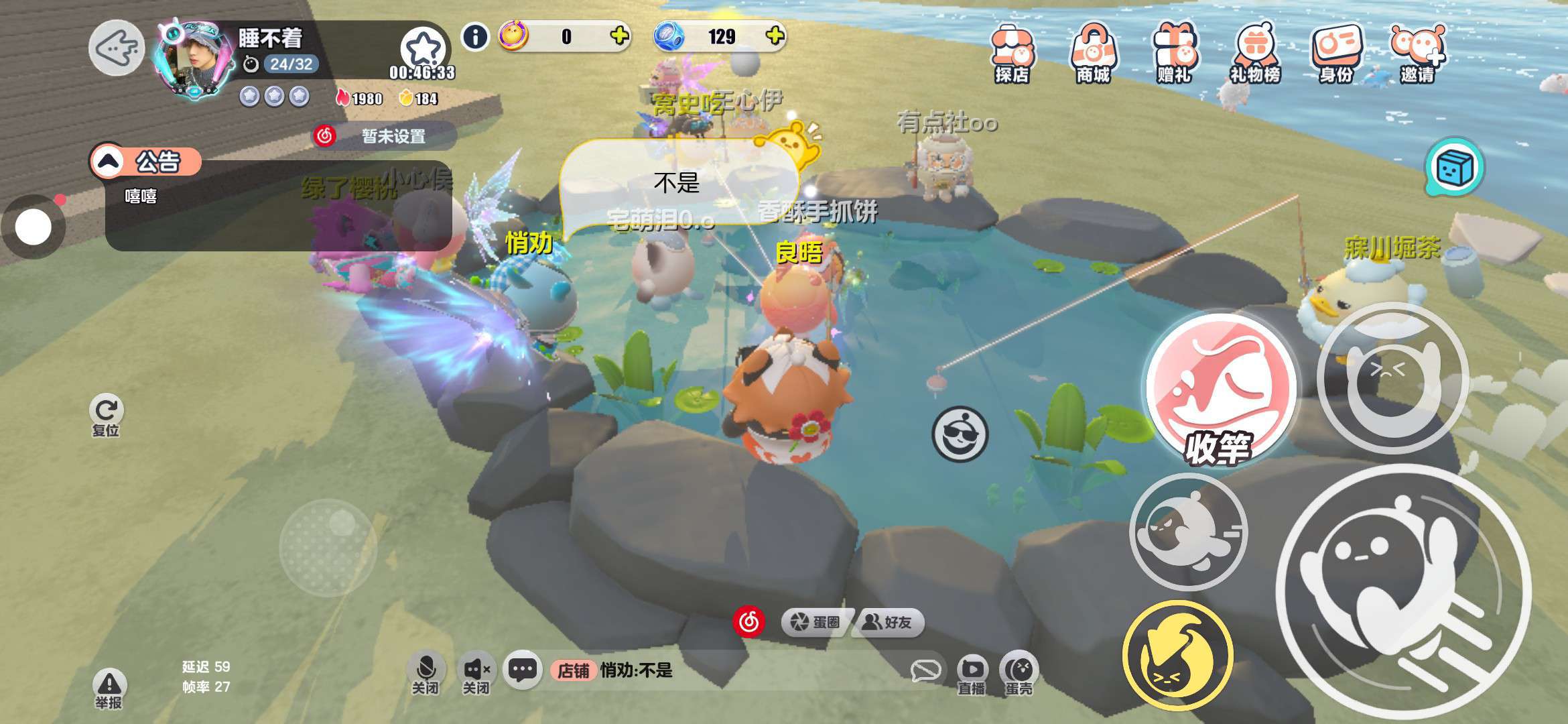
Task: Open the chat speech bubble button
Action: (x=522, y=670)
